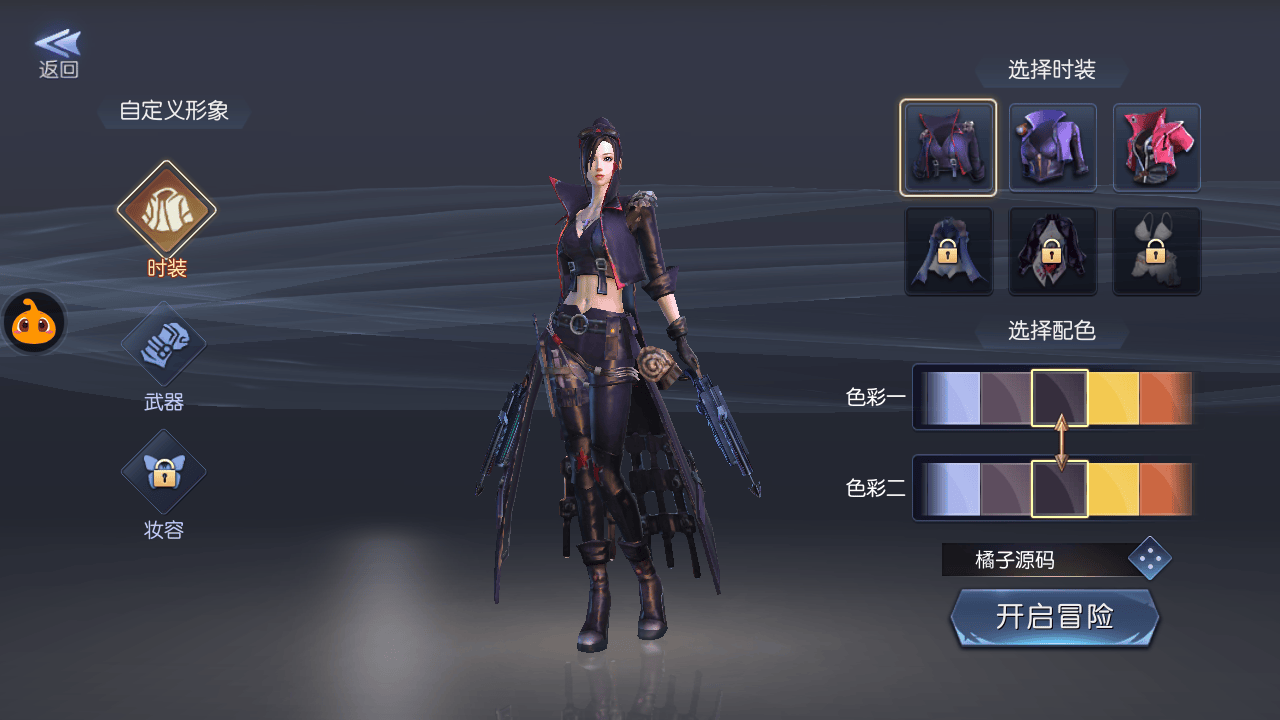Select the locked blue cloak outfit
The width and height of the screenshot is (1280, 720).
click(948, 252)
